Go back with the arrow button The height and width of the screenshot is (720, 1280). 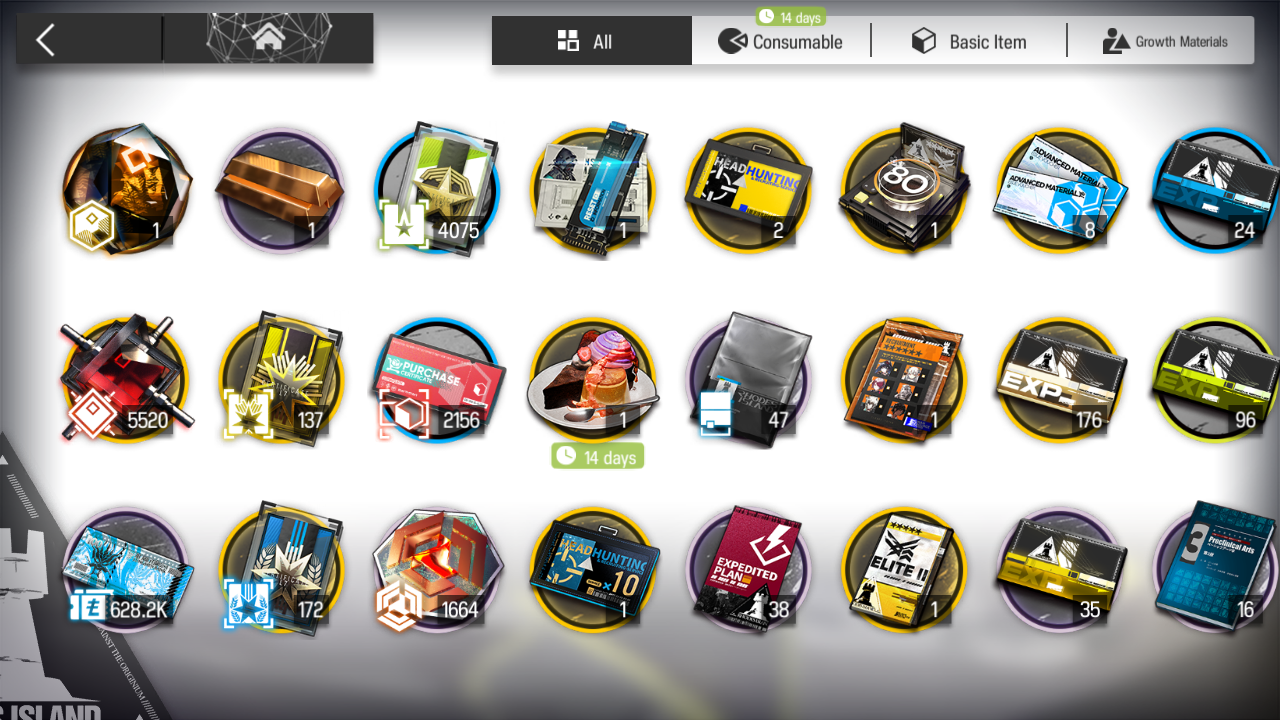tap(45, 40)
